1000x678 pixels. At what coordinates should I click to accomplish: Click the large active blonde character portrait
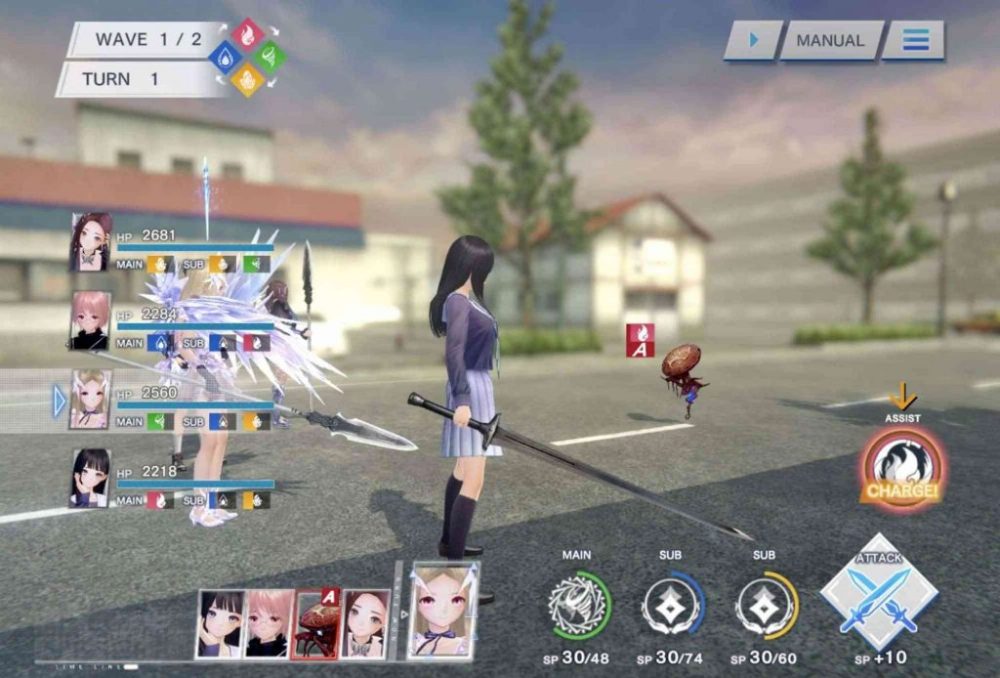pyautogui.click(x=443, y=610)
